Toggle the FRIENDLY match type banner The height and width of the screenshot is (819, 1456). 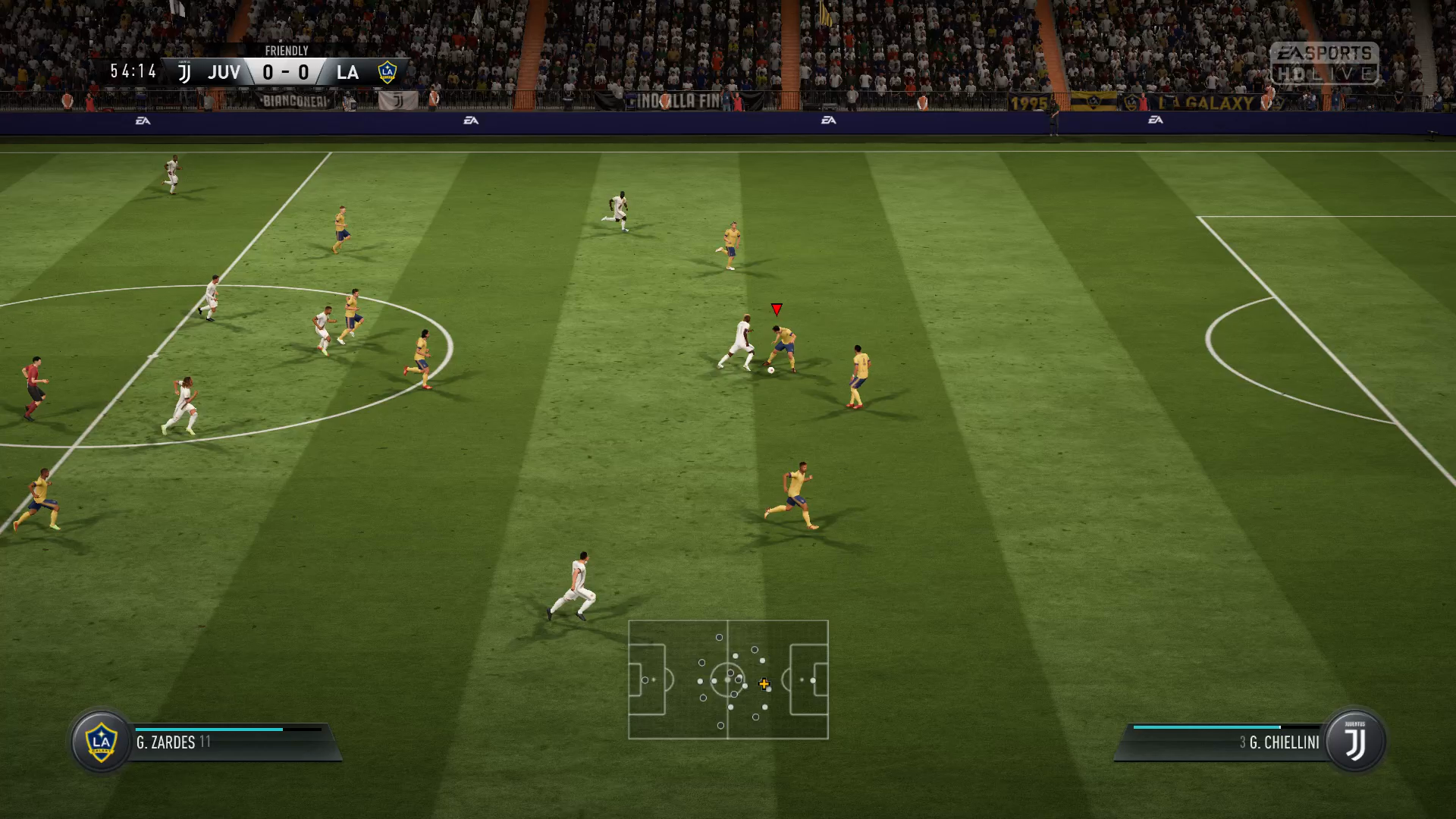pos(287,51)
